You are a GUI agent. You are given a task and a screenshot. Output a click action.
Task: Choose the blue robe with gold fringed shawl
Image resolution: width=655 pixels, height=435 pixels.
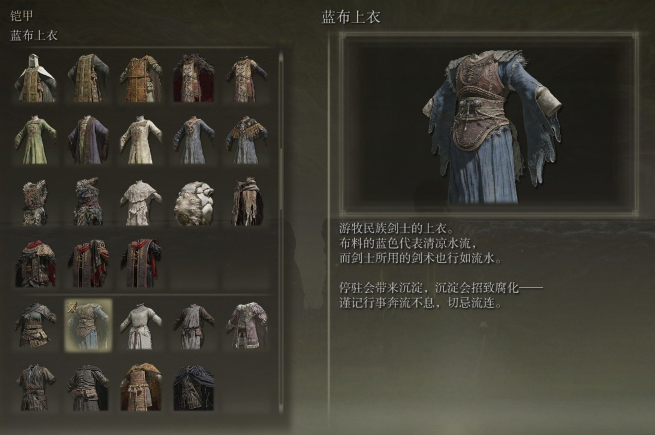coord(245,139)
